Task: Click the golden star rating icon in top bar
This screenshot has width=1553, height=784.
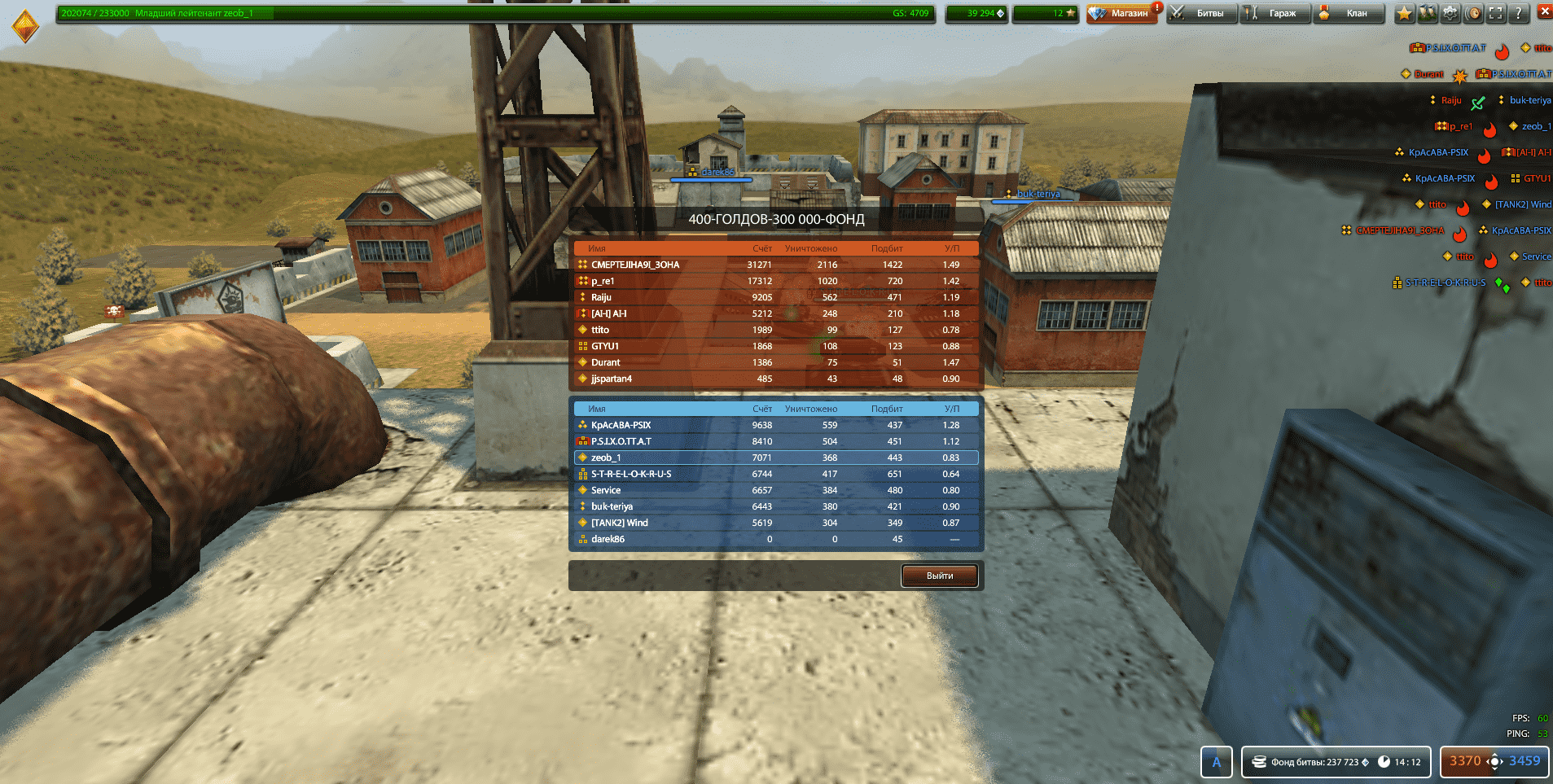Action: (x=1403, y=13)
